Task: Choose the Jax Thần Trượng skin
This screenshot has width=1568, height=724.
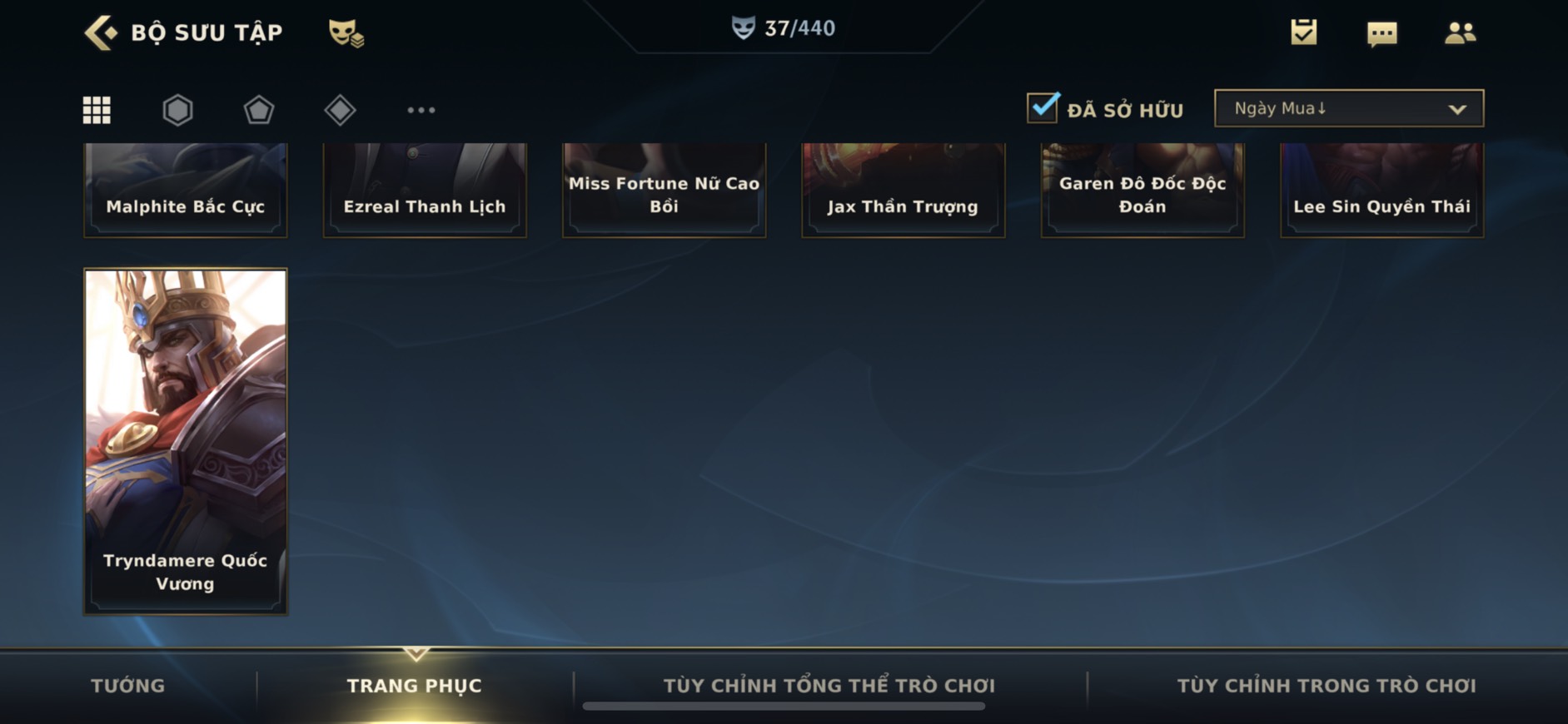Action: [x=903, y=191]
